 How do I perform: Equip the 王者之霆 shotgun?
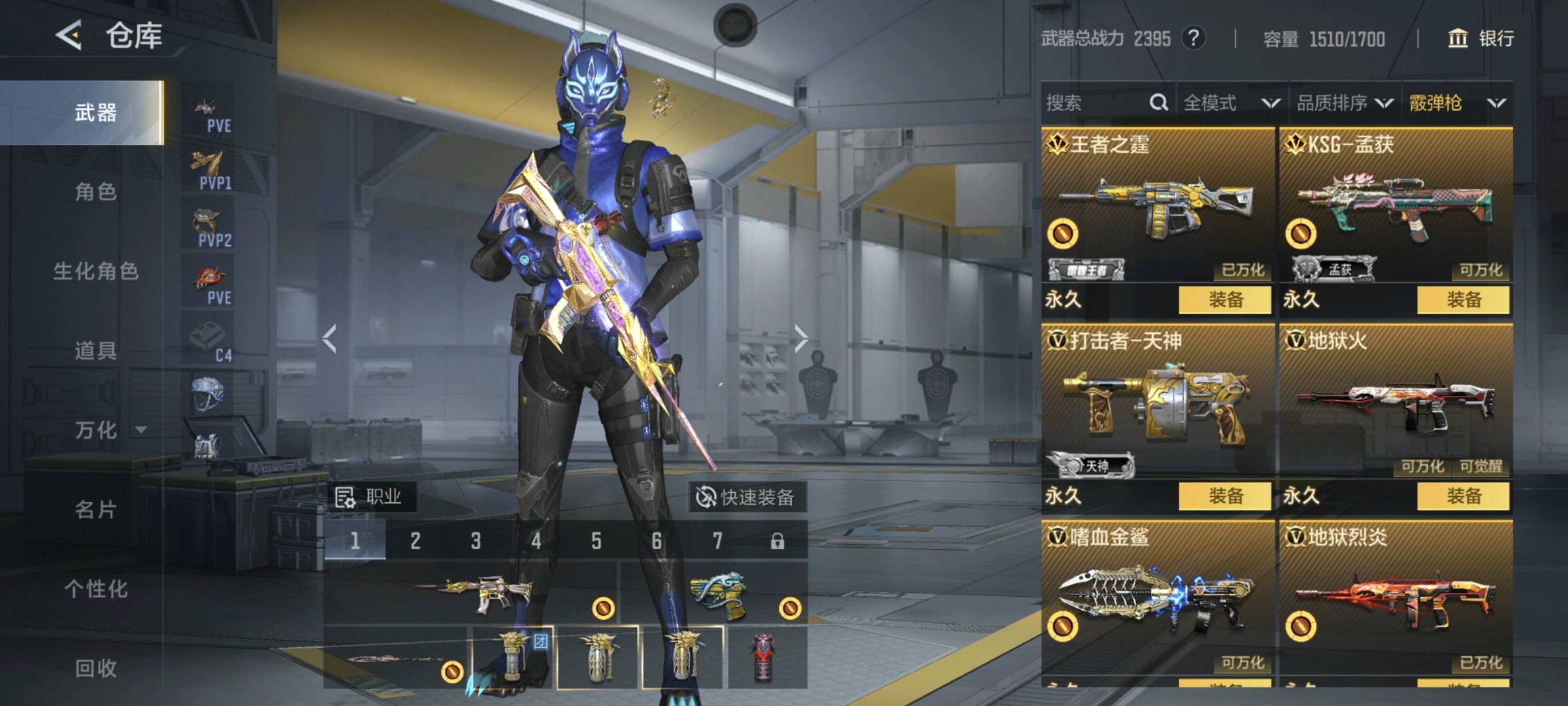(1225, 300)
